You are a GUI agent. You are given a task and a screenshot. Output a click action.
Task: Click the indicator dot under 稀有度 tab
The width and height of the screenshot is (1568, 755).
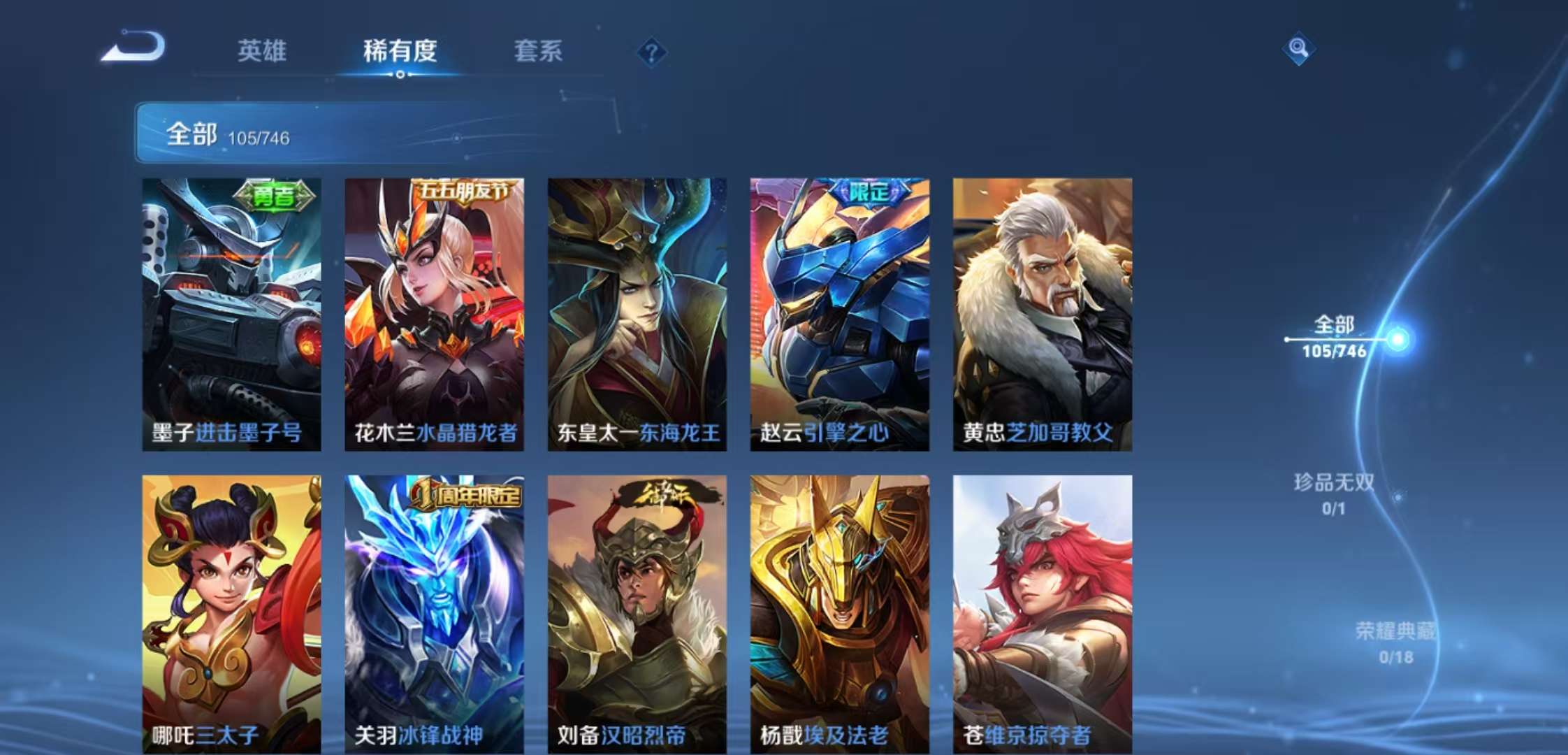(x=399, y=75)
